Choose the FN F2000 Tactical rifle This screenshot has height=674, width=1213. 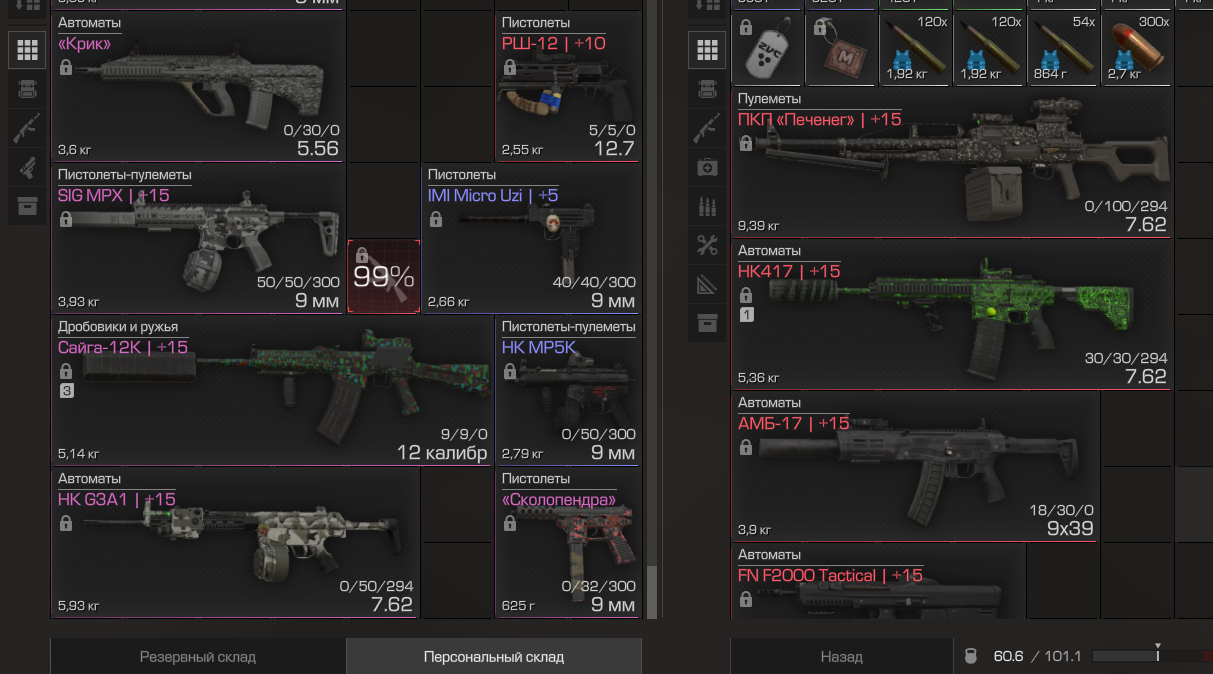click(878, 580)
